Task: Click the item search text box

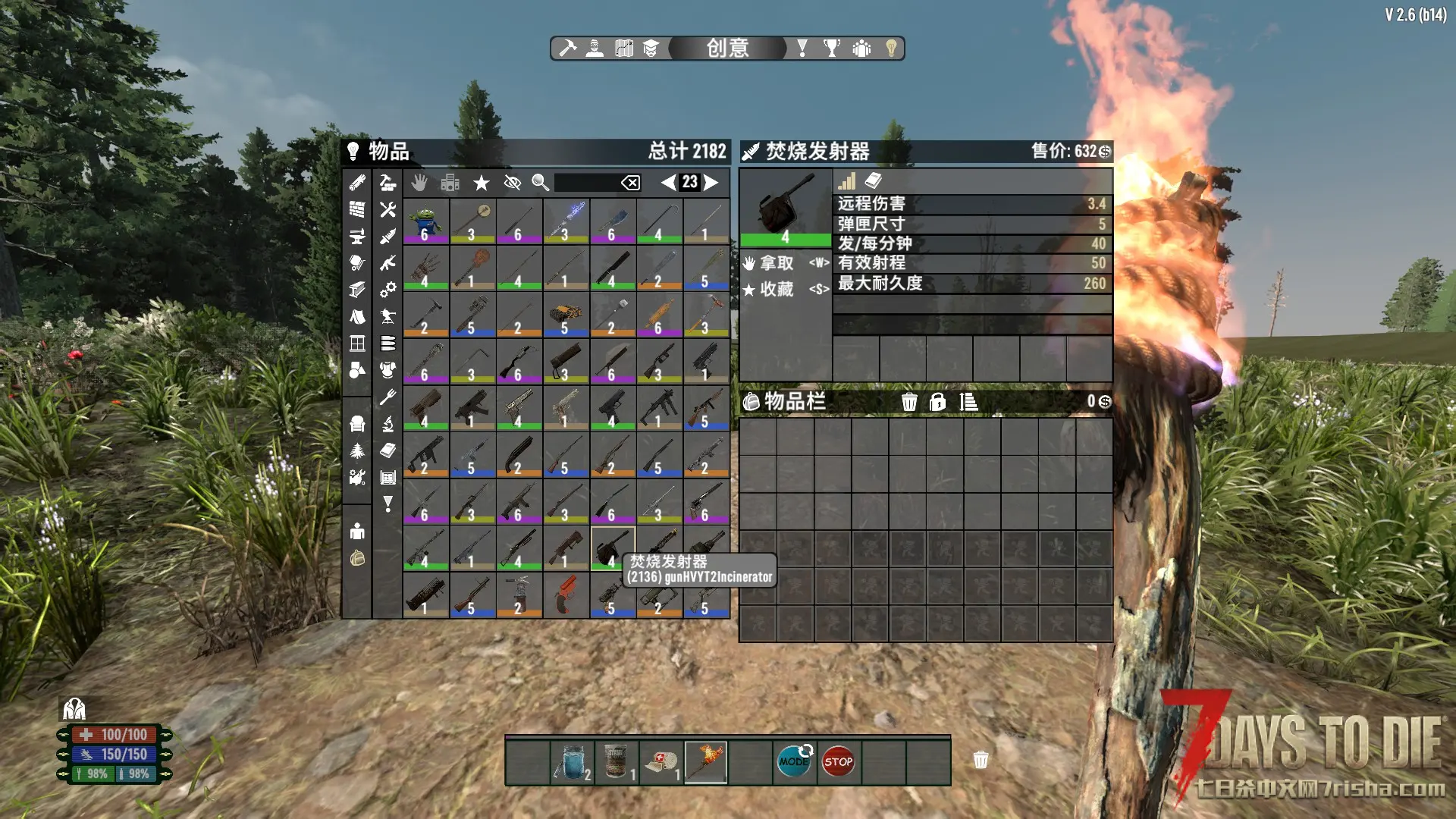Action: 587,183
